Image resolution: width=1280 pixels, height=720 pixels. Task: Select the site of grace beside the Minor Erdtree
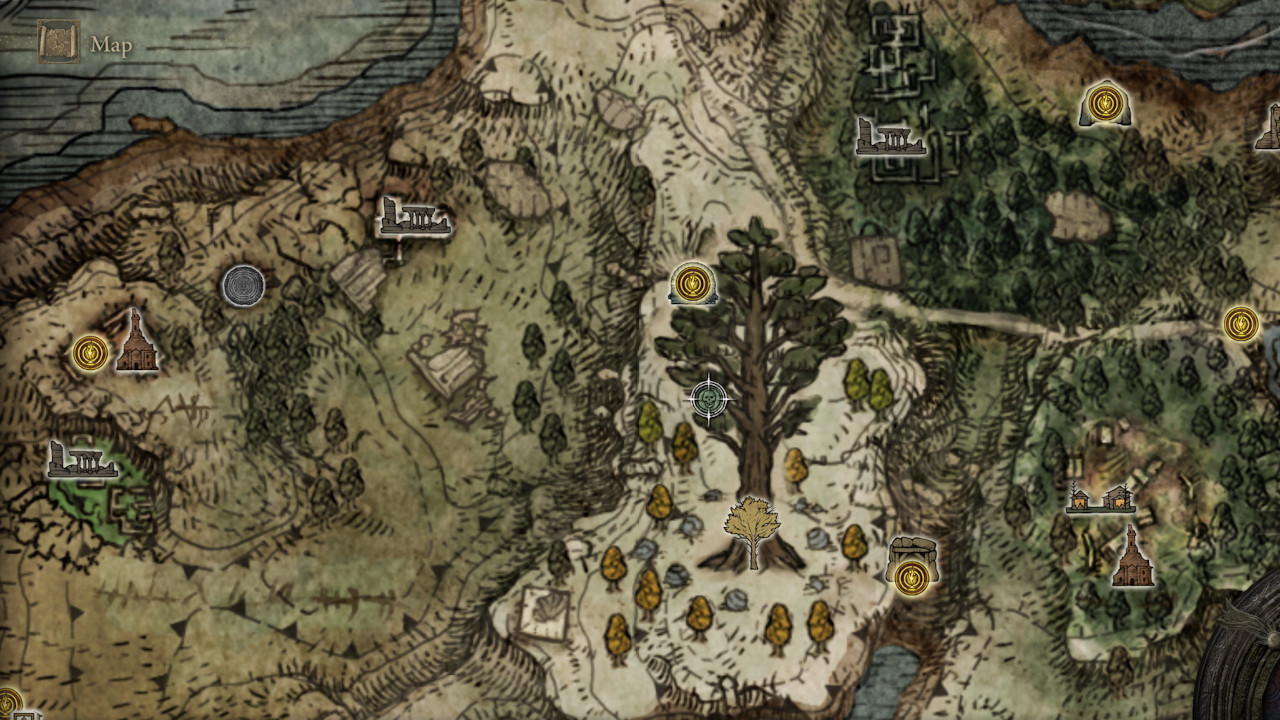(x=691, y=283)
